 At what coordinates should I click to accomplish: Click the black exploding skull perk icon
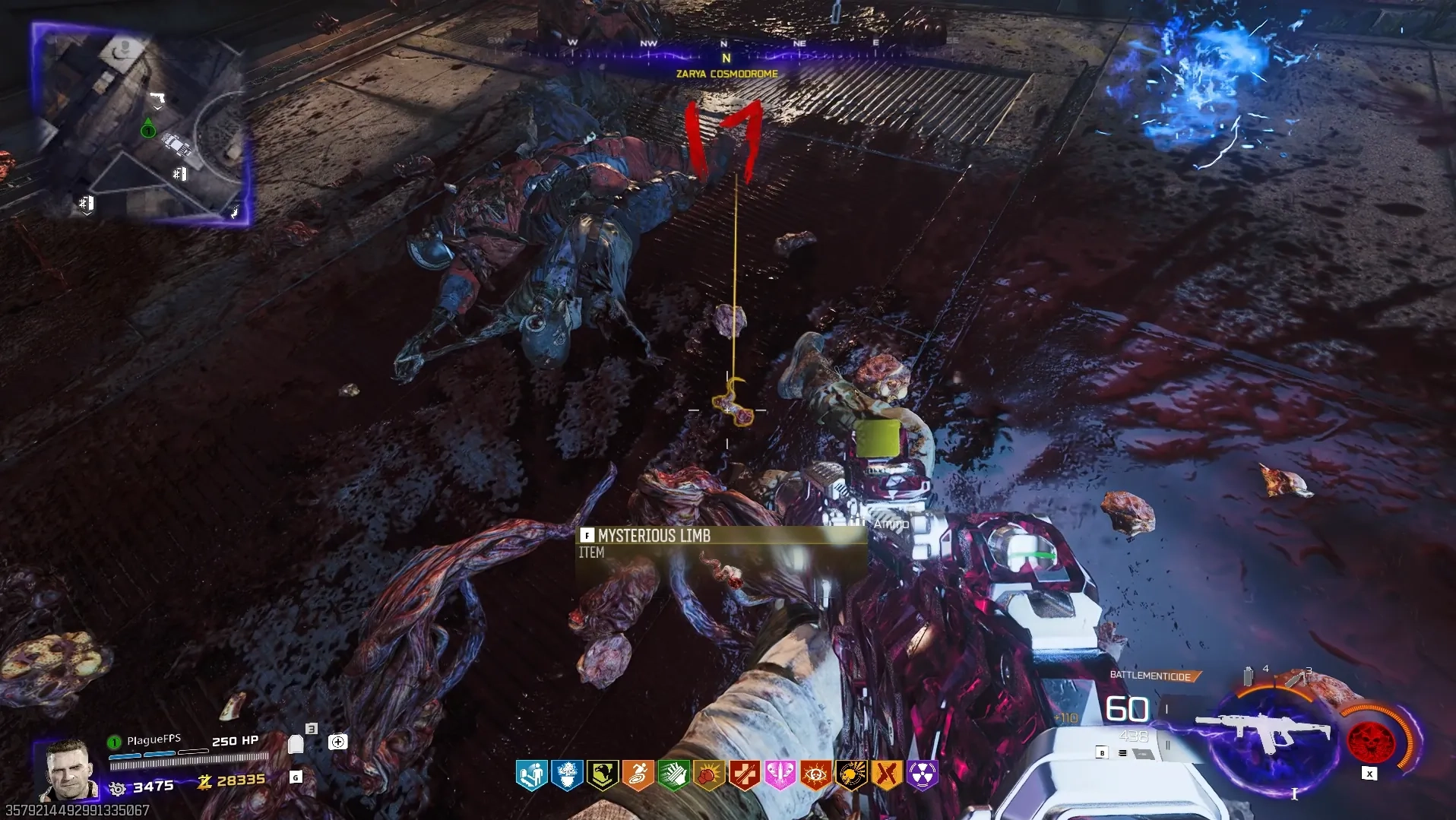click(x=851, y=775)
